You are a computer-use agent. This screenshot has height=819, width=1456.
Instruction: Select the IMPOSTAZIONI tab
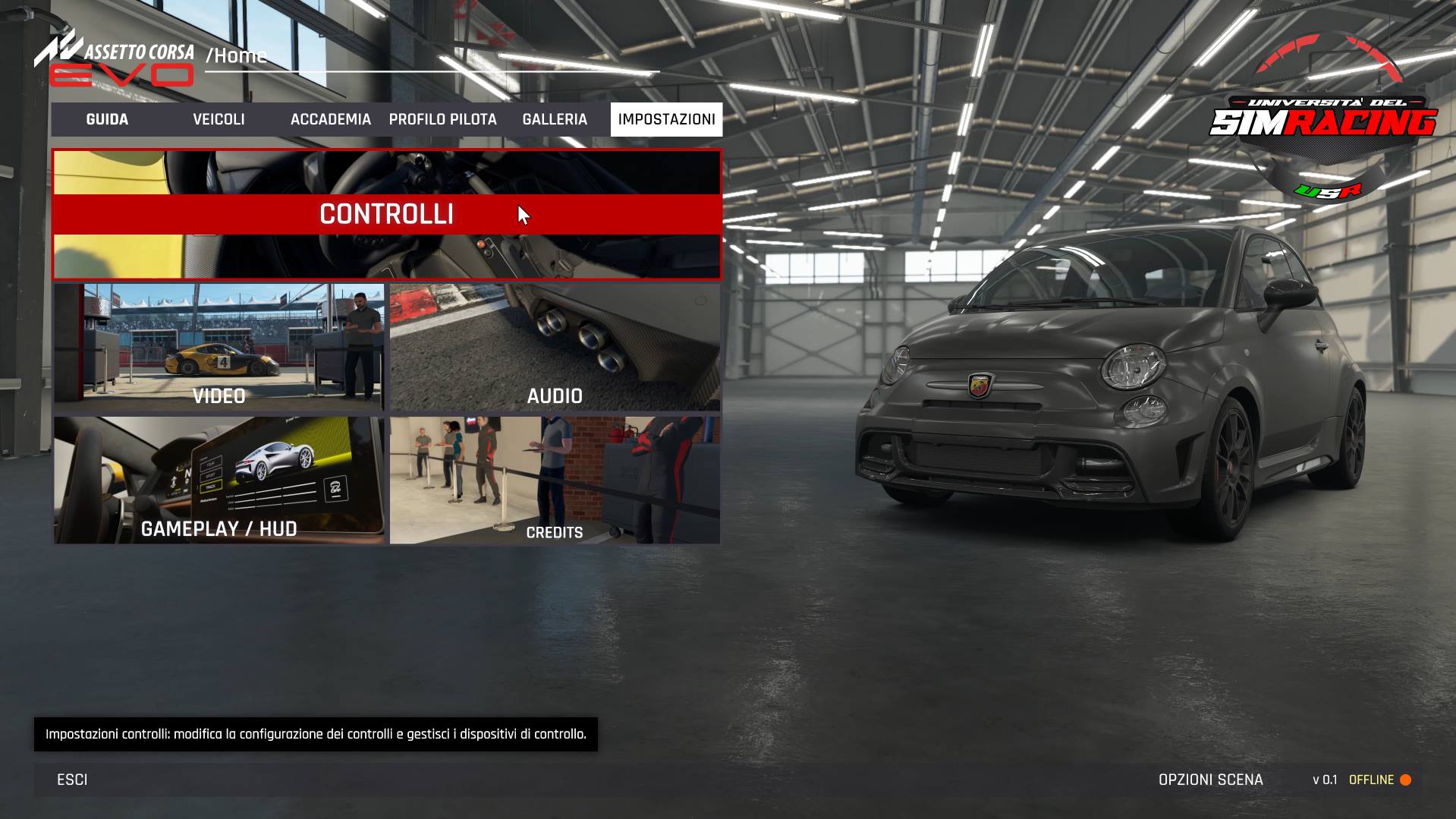tap(666, 119)
